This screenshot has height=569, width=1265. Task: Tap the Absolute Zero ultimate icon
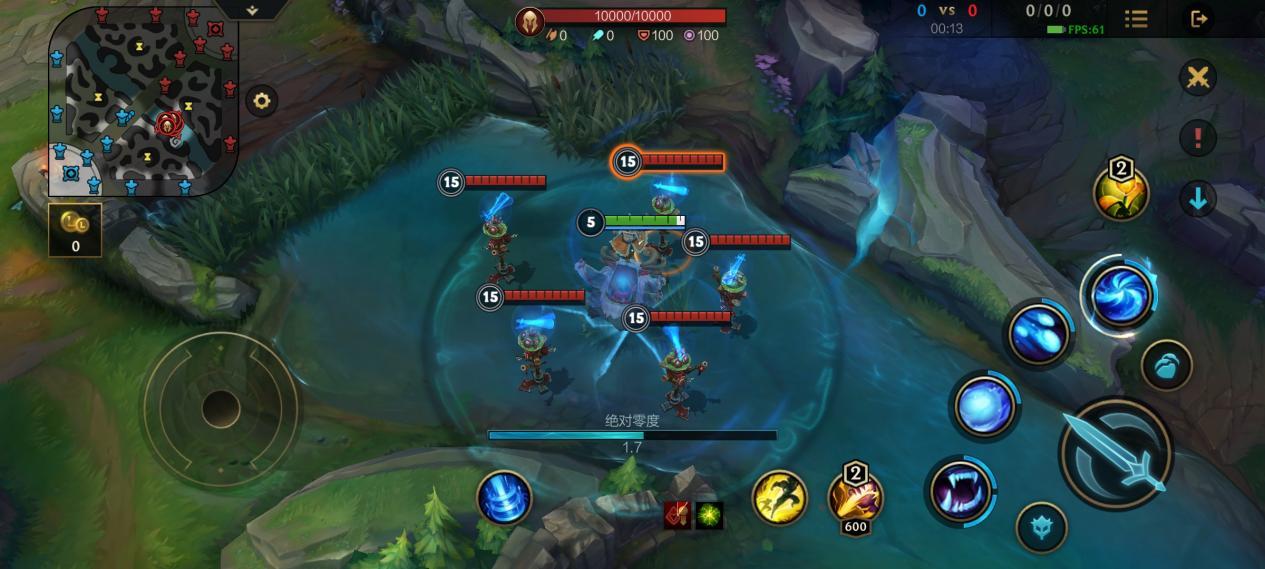click(1120, 295)
